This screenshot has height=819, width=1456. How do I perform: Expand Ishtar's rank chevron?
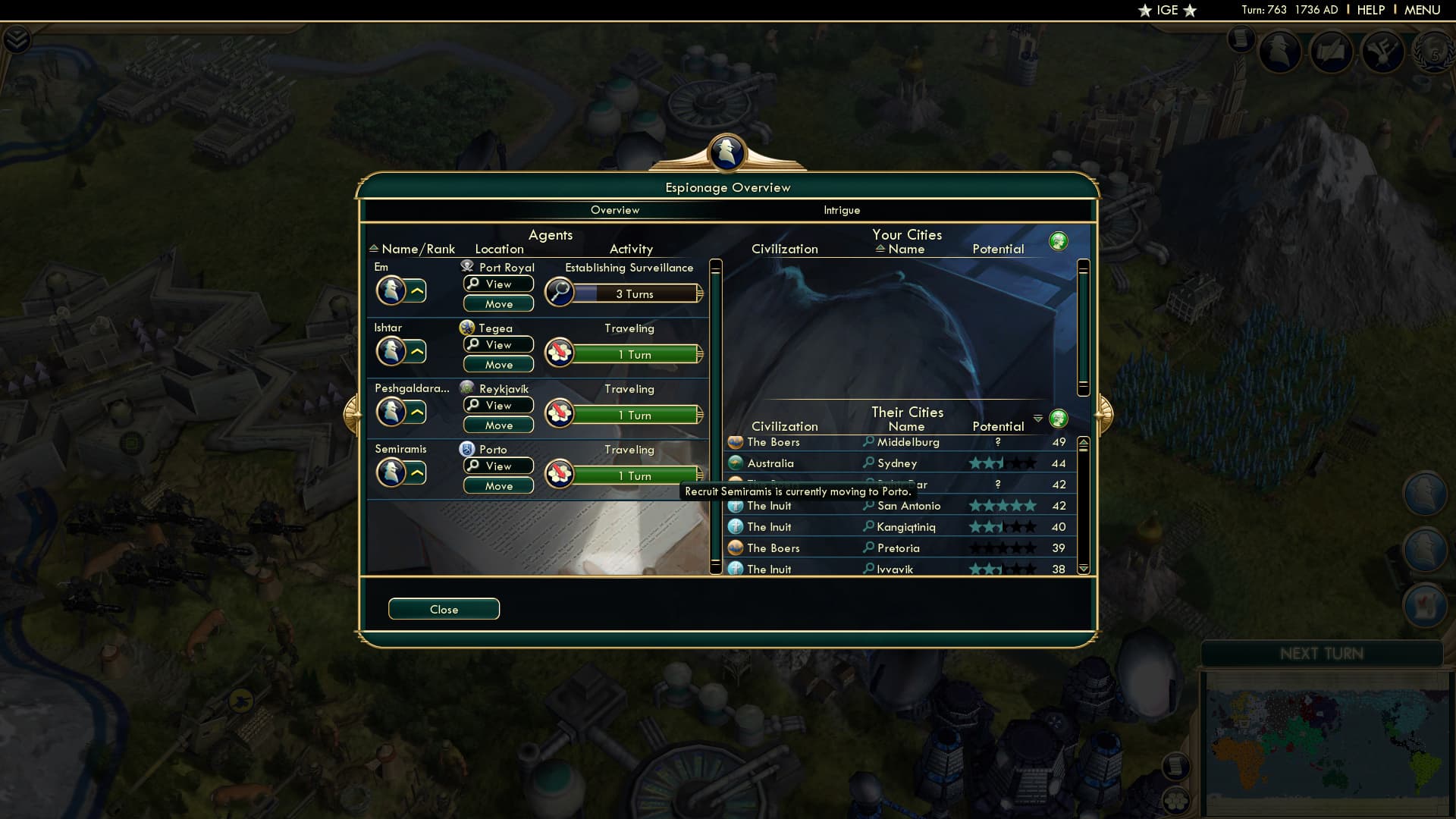pyautogui.click(x=418, y=350)
